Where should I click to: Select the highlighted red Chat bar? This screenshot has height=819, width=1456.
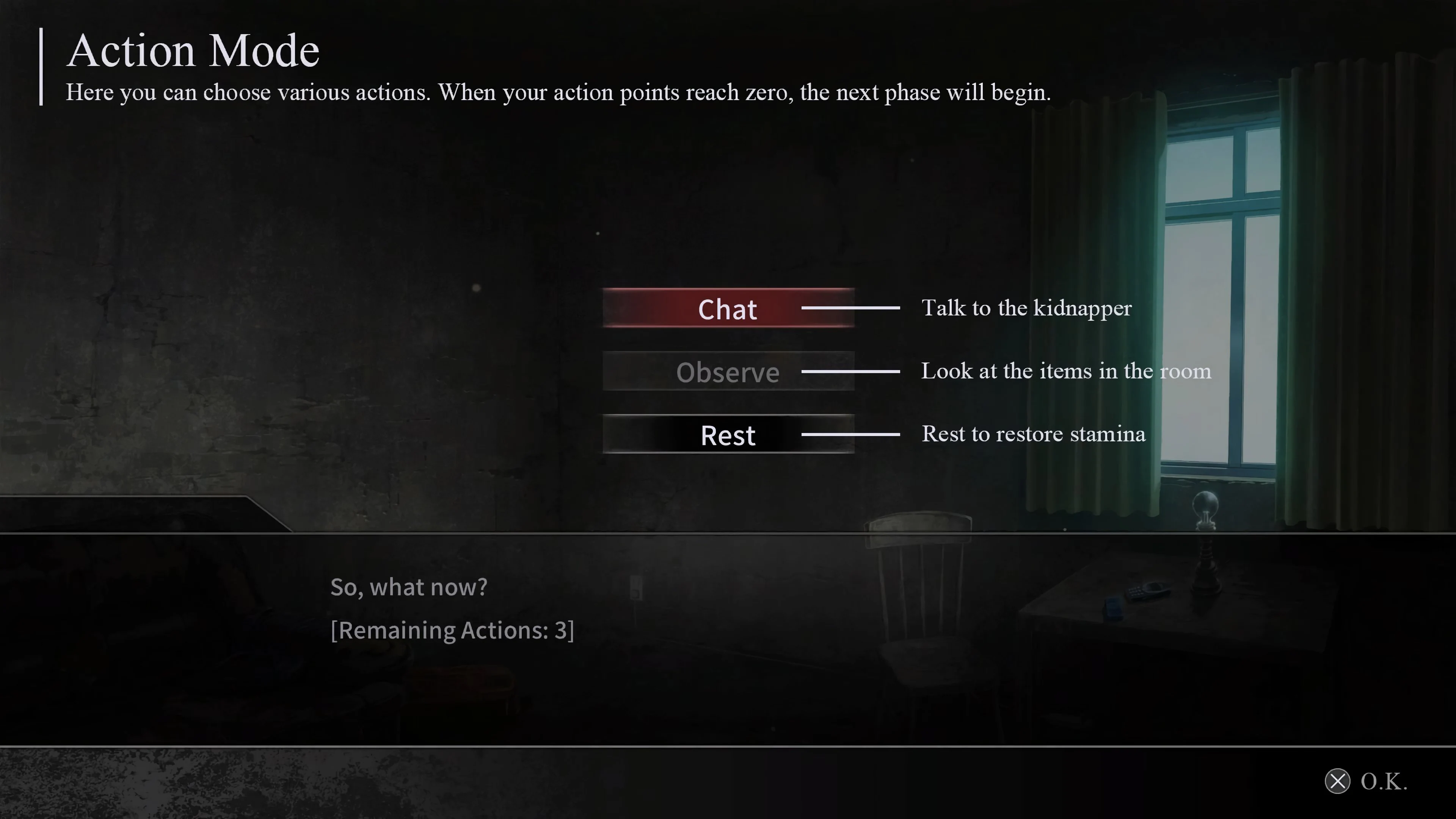728,309
